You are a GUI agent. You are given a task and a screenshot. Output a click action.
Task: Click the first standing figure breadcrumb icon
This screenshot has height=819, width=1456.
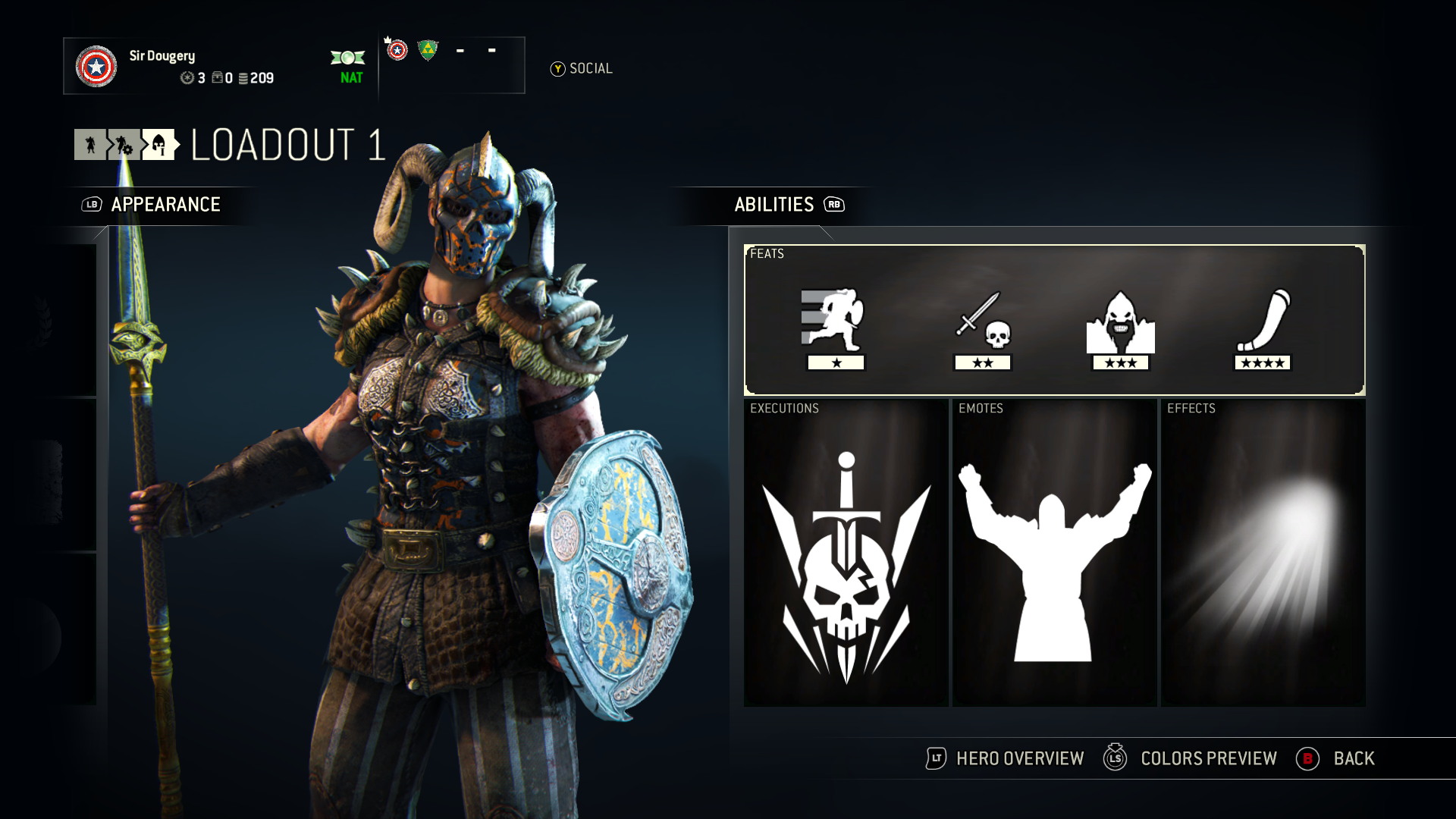[x=90, y=144]
